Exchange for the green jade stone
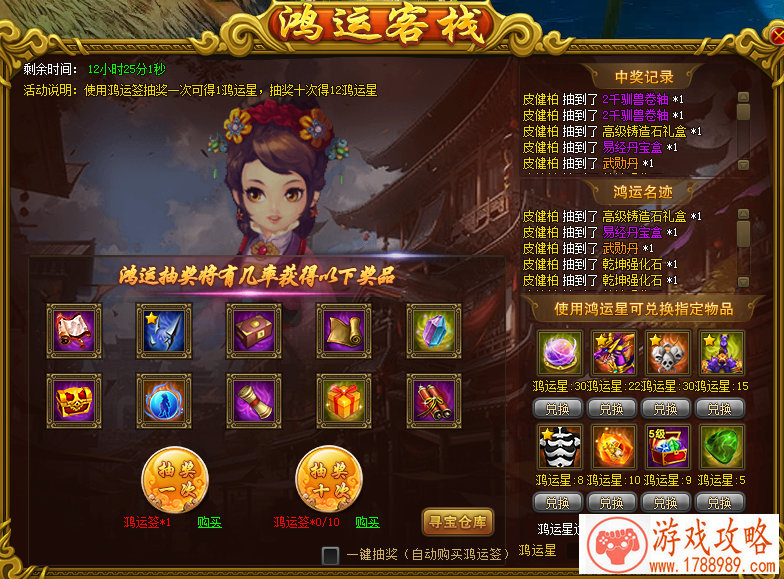784x579 pixels. coord(720,501)
